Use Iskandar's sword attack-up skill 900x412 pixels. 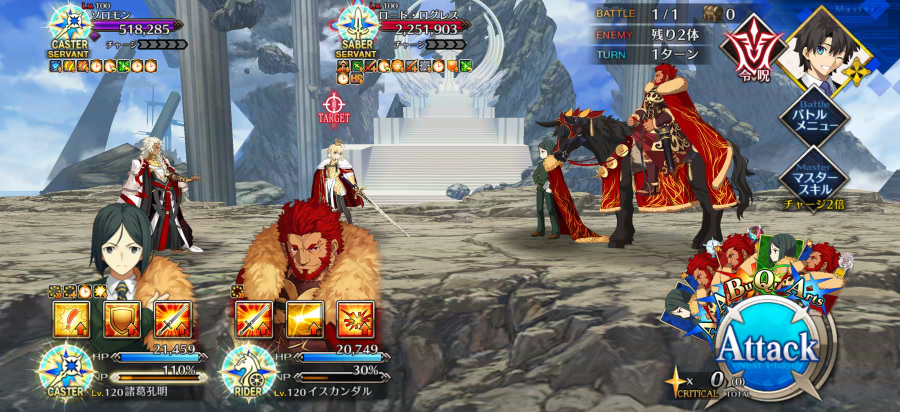252,319
